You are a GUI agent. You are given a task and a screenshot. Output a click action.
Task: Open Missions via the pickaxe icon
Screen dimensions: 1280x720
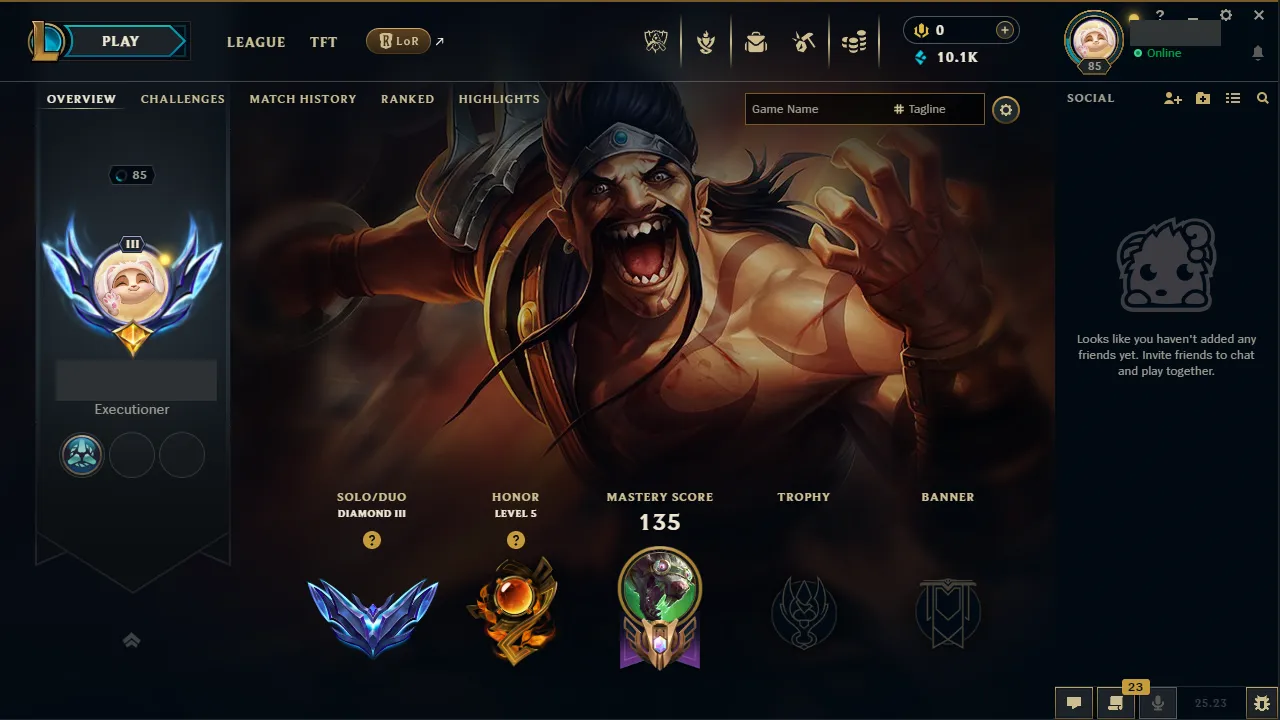point(805,41)
